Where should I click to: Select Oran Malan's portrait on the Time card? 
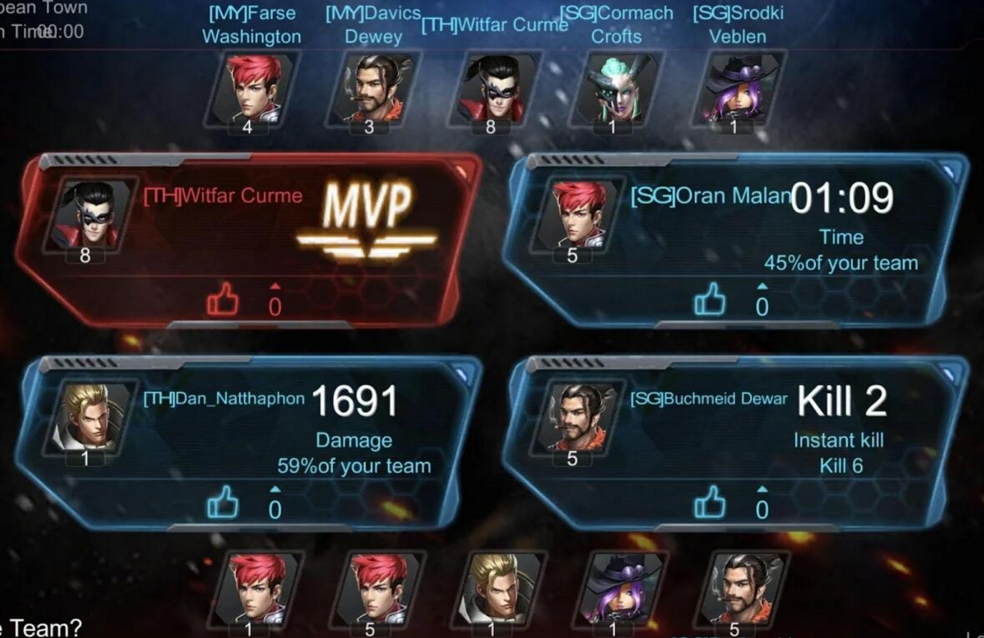point(574,215)
